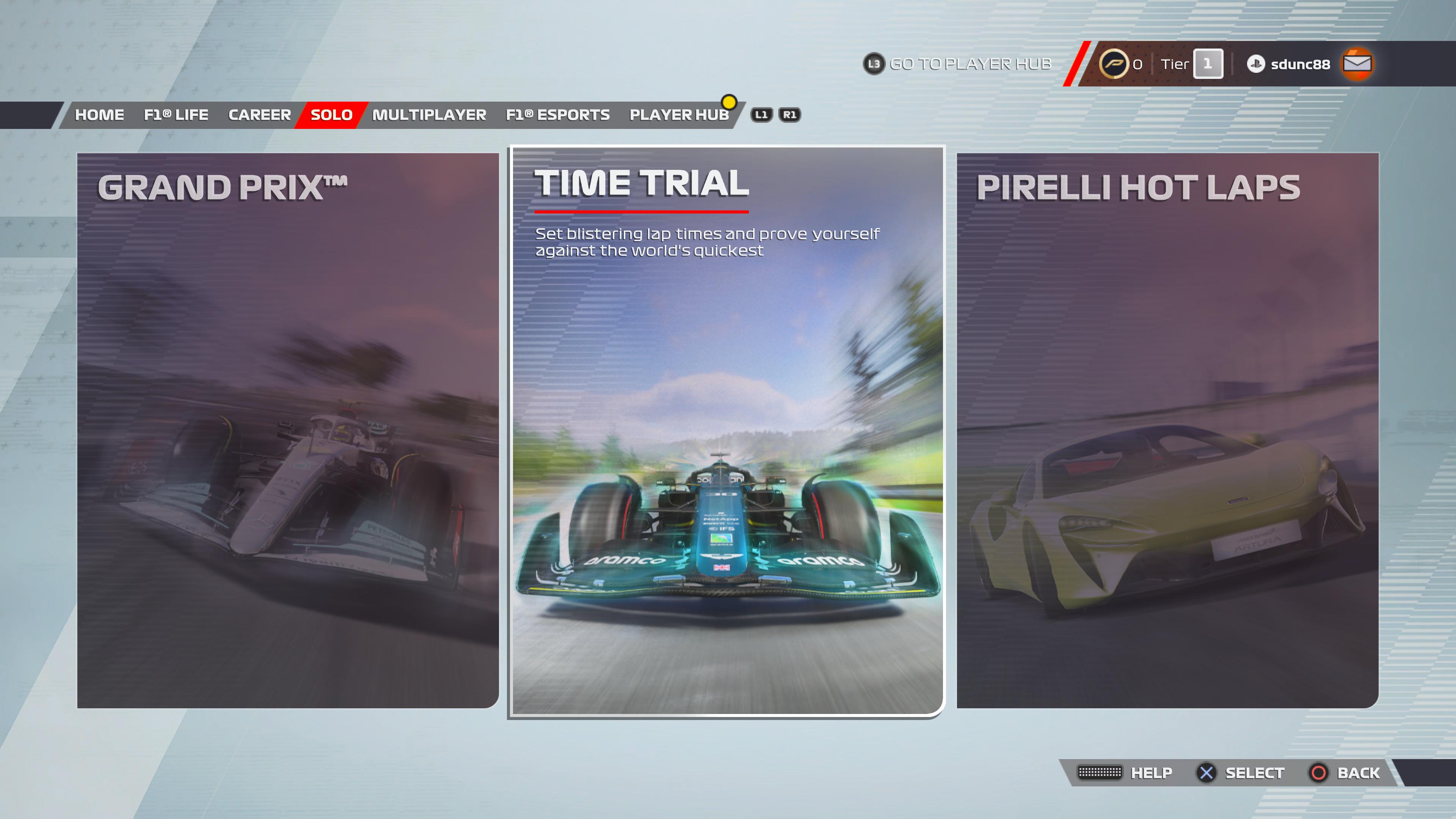The image size is (1456, 819).
Task: Select the SOLO tab
Action: (x=331, y=115)
